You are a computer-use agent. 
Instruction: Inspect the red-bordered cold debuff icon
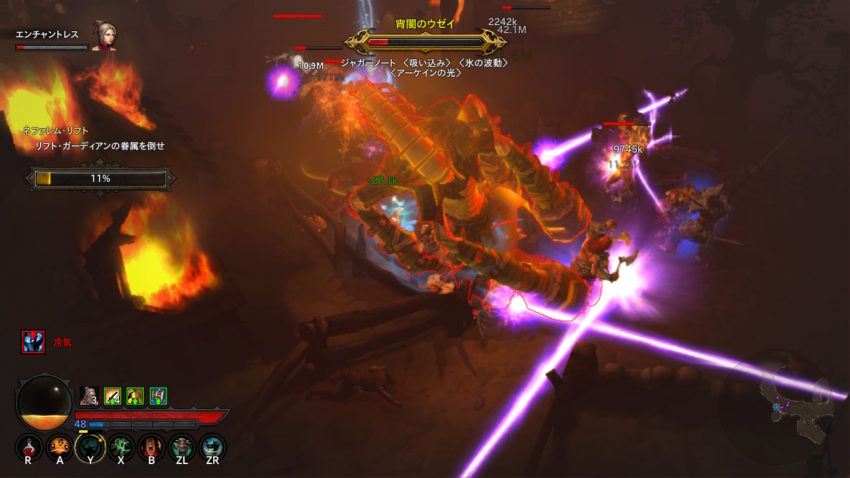[33, 342]
